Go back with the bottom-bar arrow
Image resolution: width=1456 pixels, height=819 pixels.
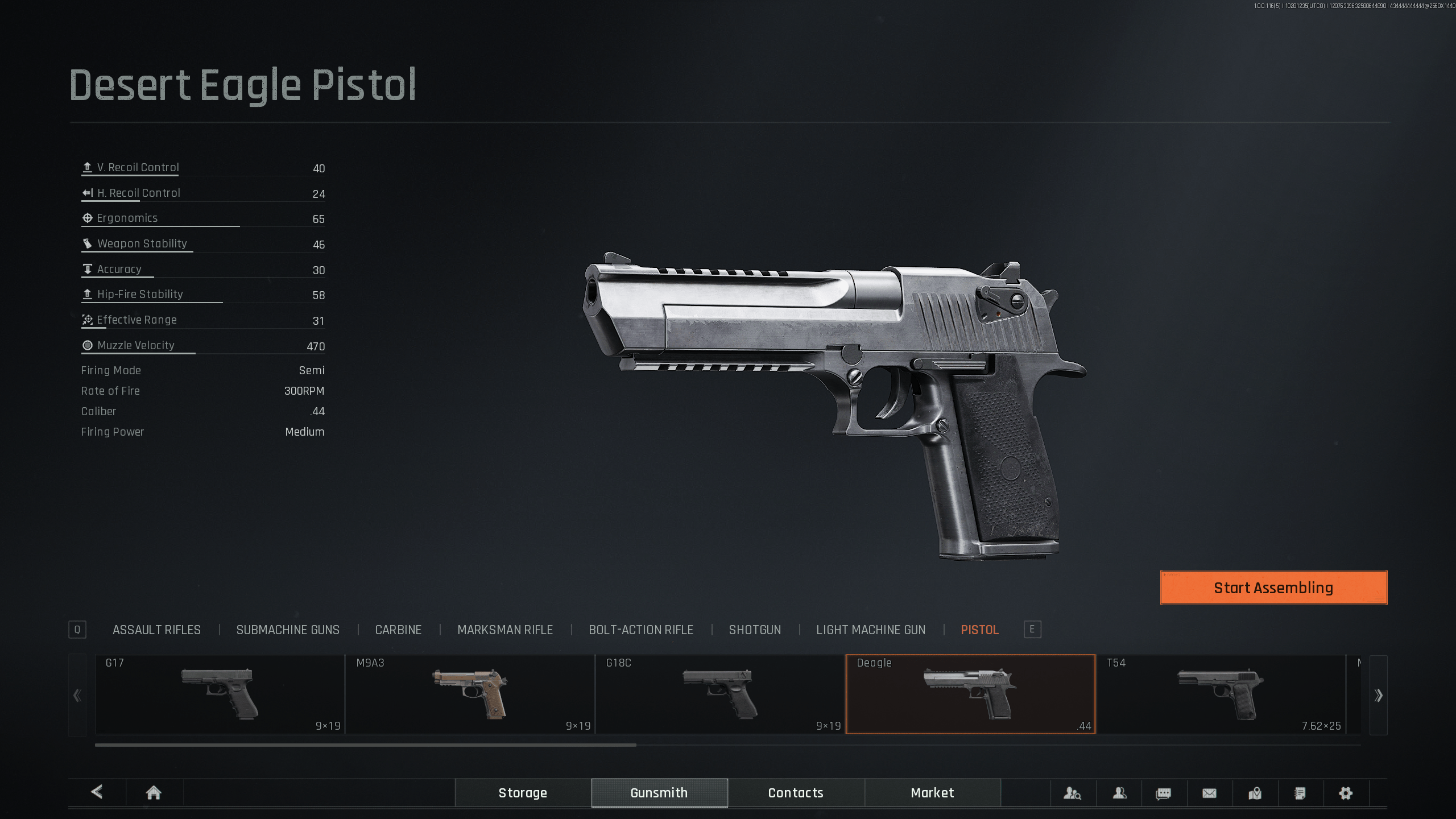pyautogui.click(x=97, y=792)
